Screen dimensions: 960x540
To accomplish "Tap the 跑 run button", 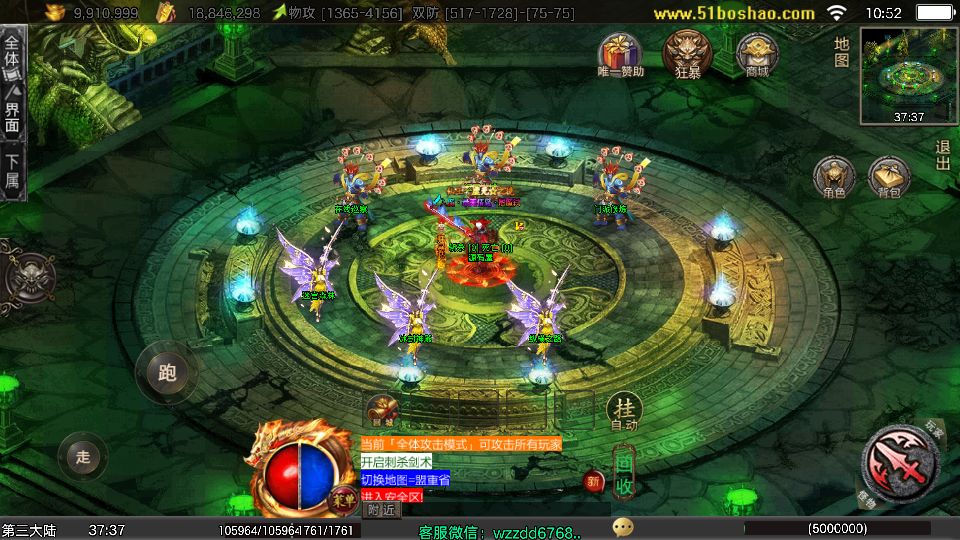I will (166, 372).
